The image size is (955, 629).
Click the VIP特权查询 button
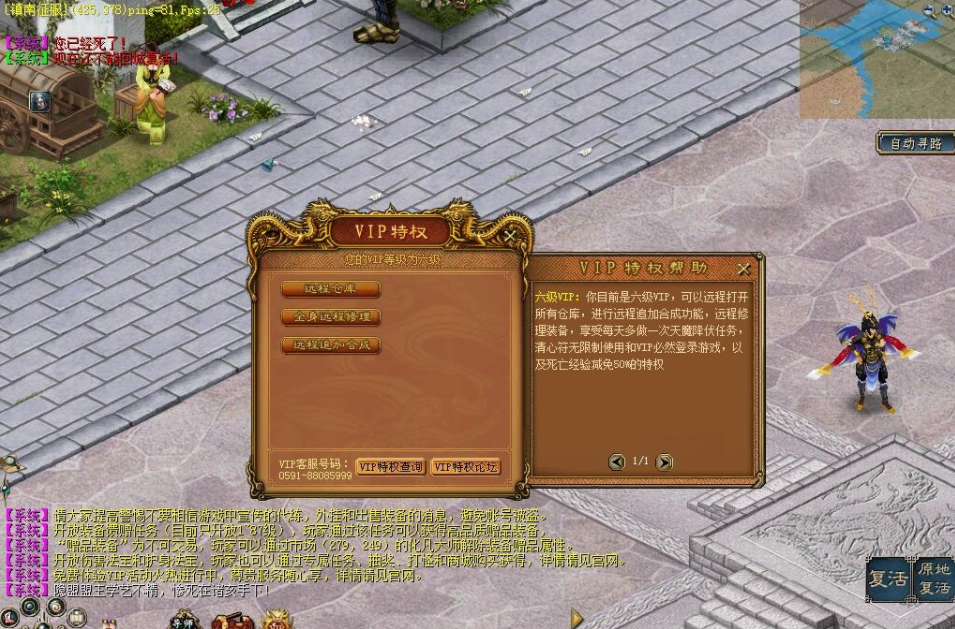(x=390, y=467)
